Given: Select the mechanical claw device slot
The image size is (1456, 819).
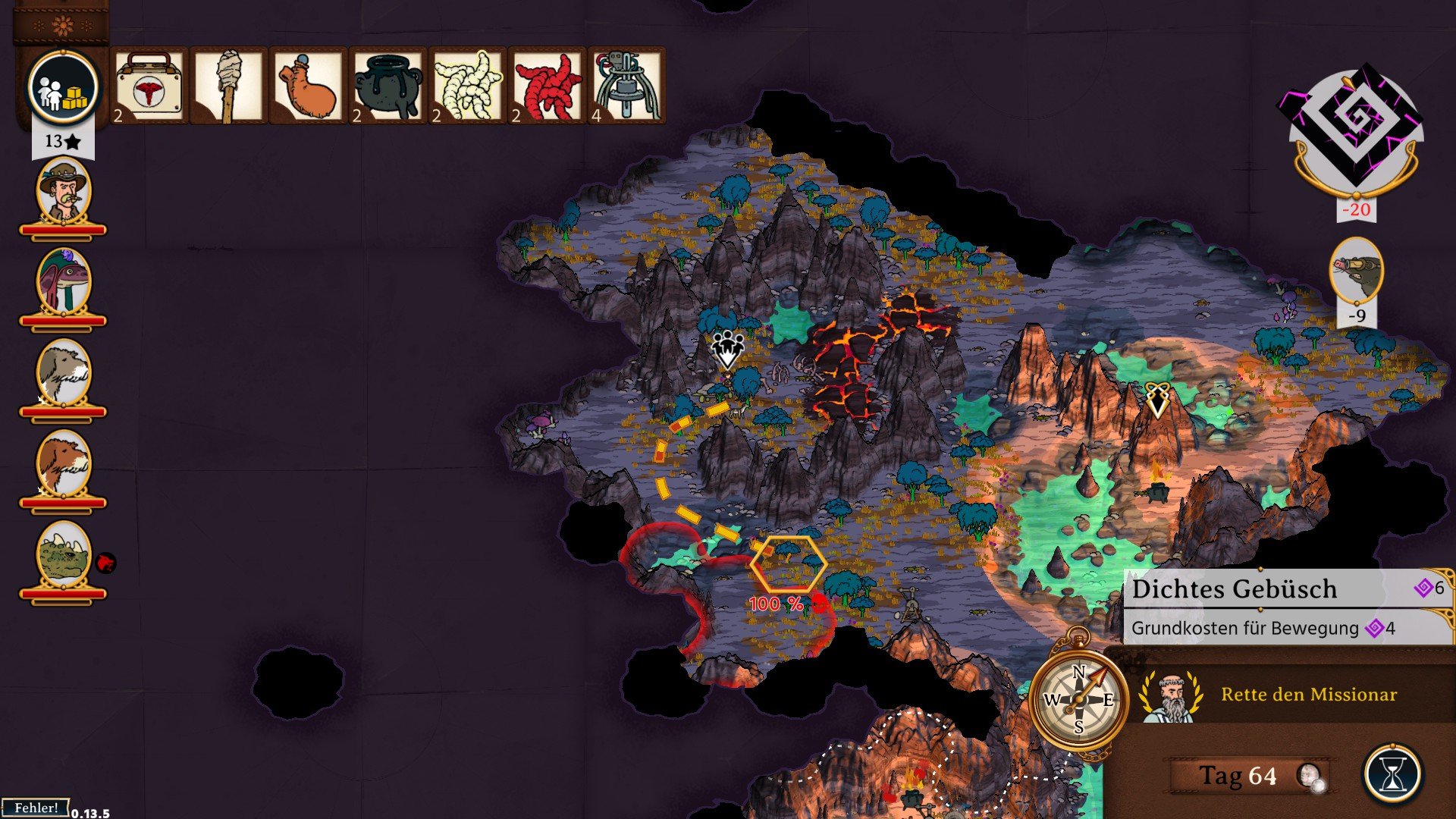Looking at the screenshot, I should click(626, 86).
